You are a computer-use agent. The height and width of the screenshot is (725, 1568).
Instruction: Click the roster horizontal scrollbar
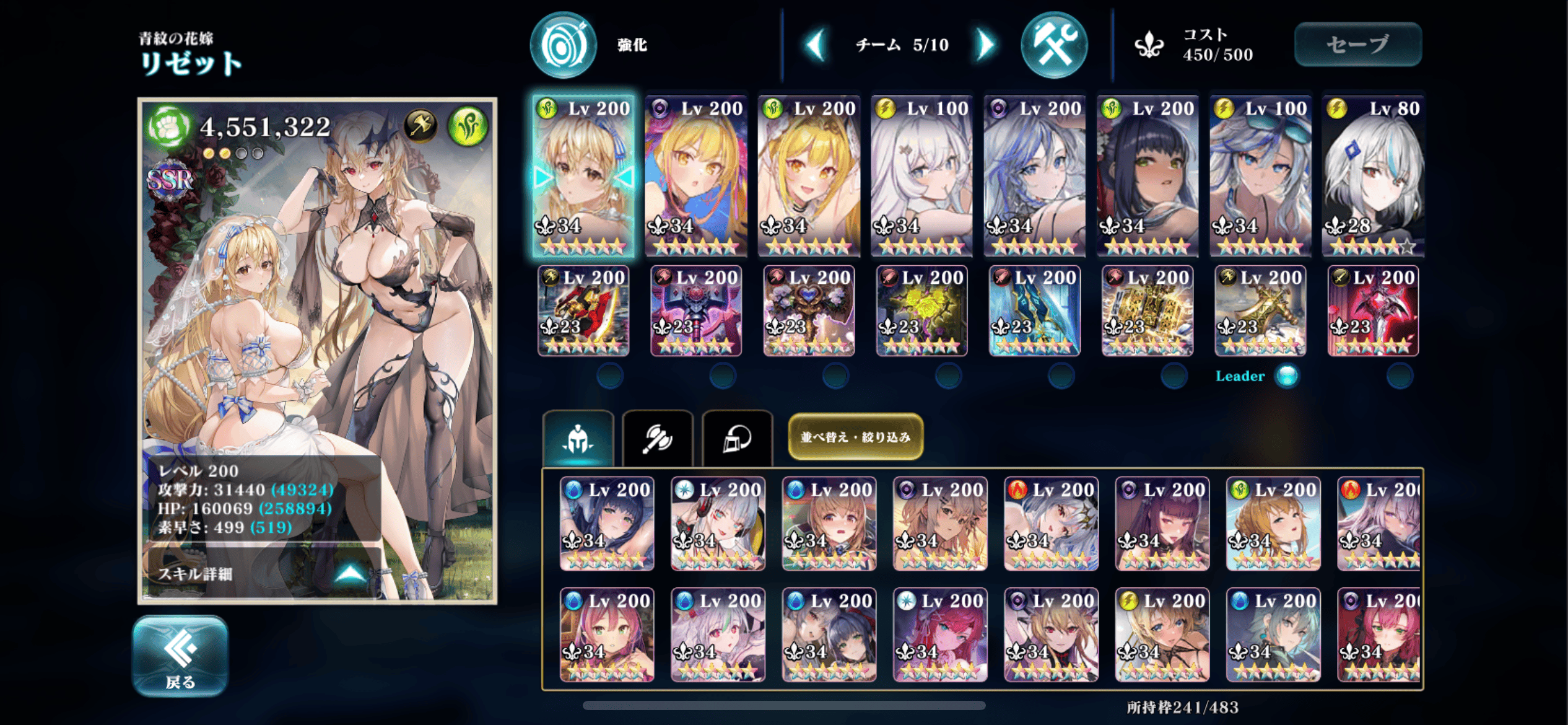pos(784,706)
